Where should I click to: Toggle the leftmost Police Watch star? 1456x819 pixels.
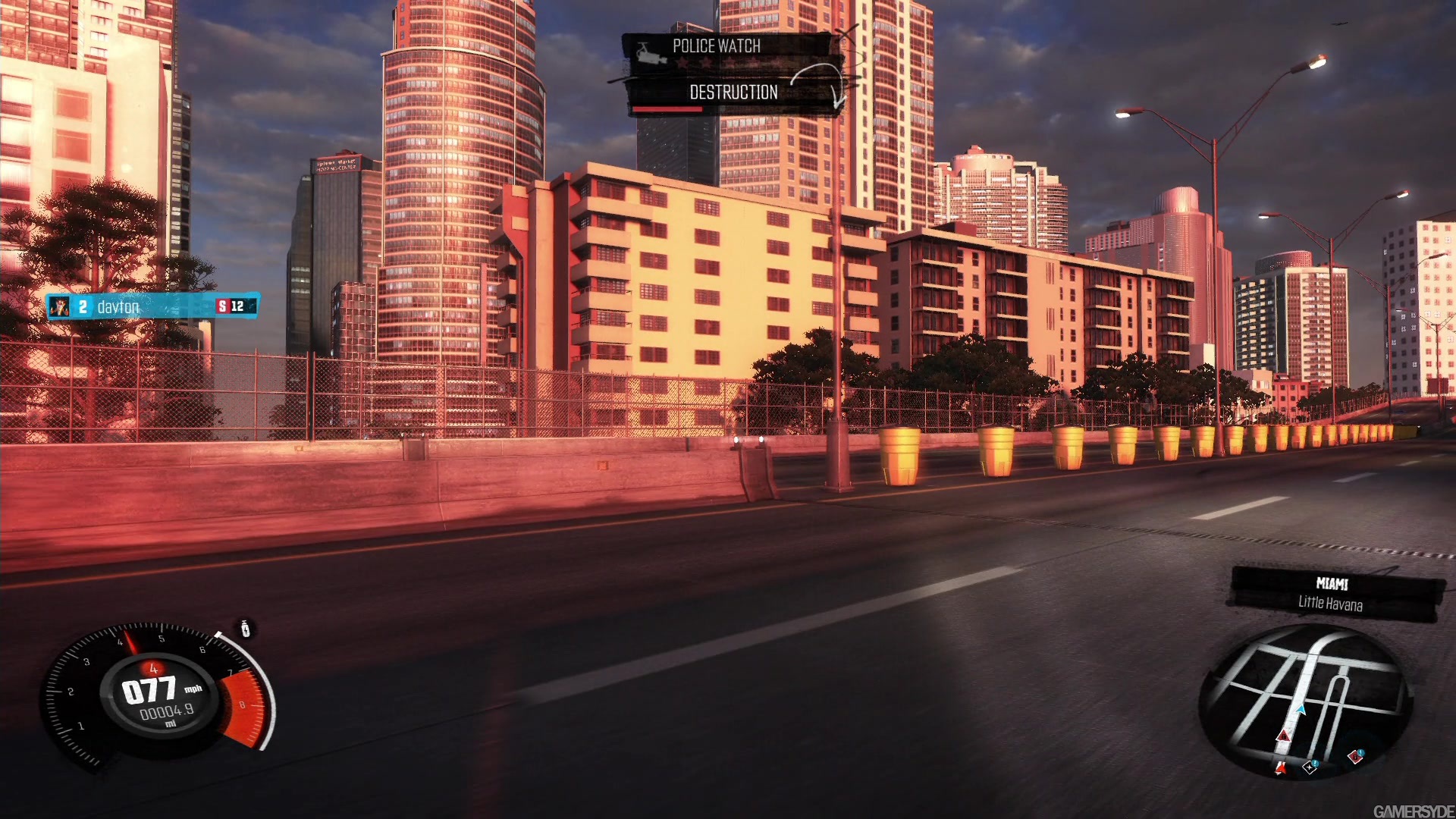click(x=682, y=62)
